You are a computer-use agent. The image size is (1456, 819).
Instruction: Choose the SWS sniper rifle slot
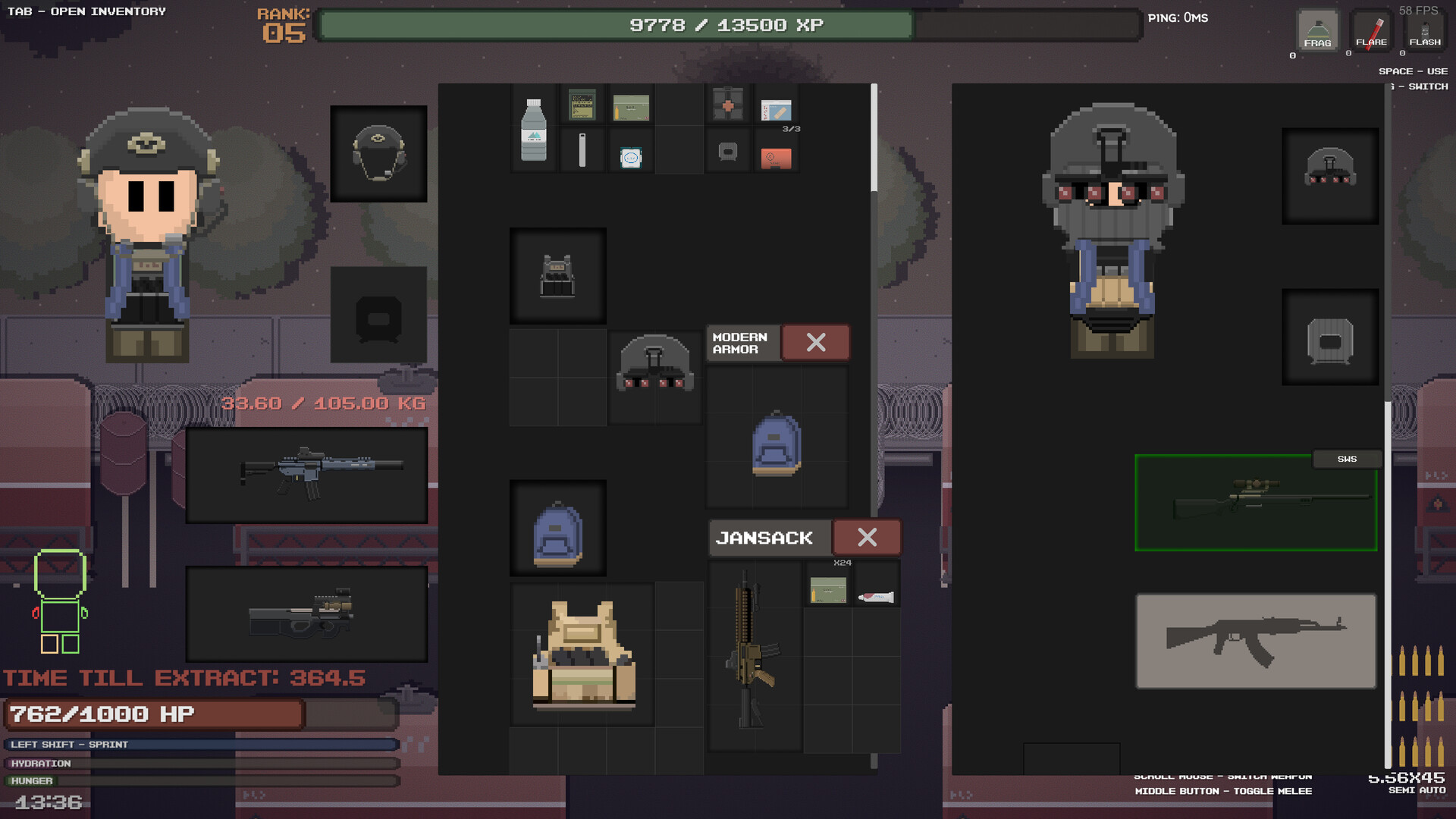1255,503
